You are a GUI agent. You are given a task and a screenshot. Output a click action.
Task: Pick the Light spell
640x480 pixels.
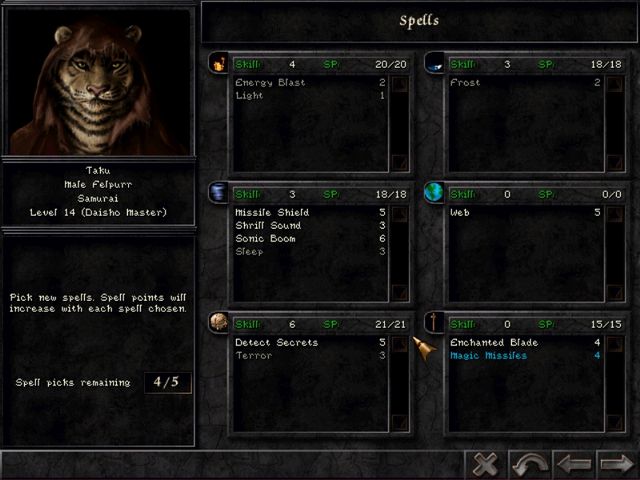249,96
